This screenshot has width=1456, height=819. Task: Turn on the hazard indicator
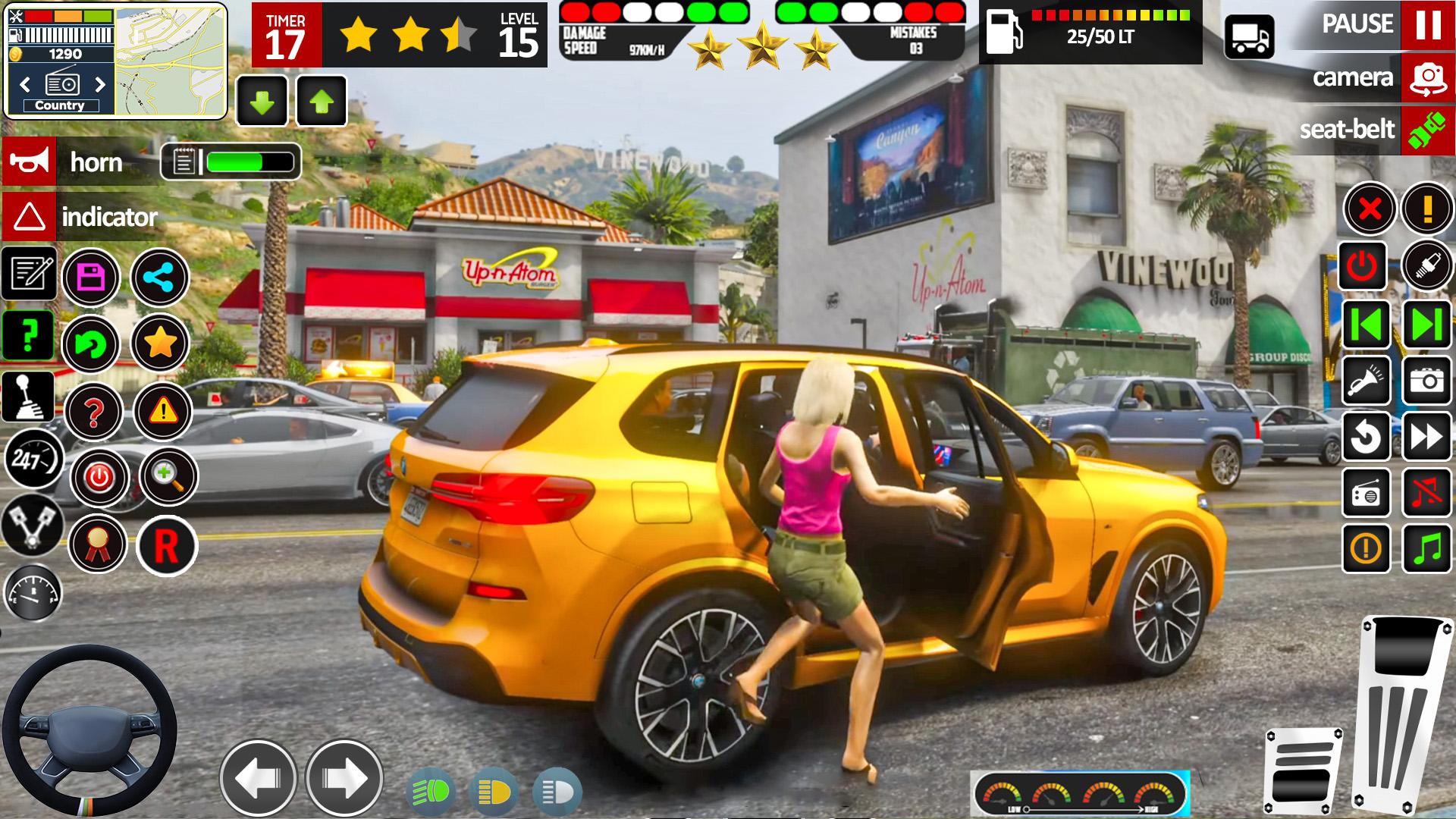pos(29,217)
